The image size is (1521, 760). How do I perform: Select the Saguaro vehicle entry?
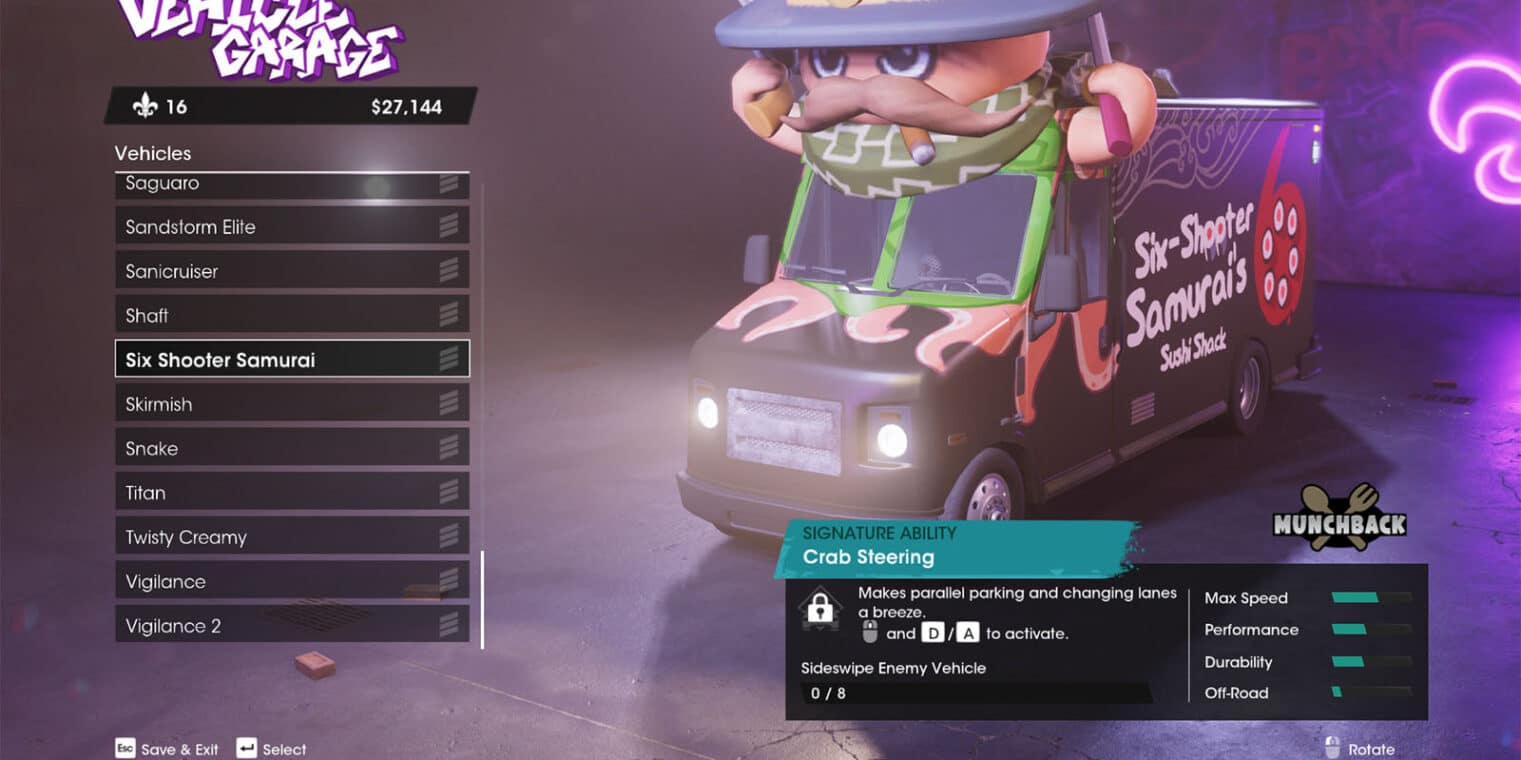291,185
